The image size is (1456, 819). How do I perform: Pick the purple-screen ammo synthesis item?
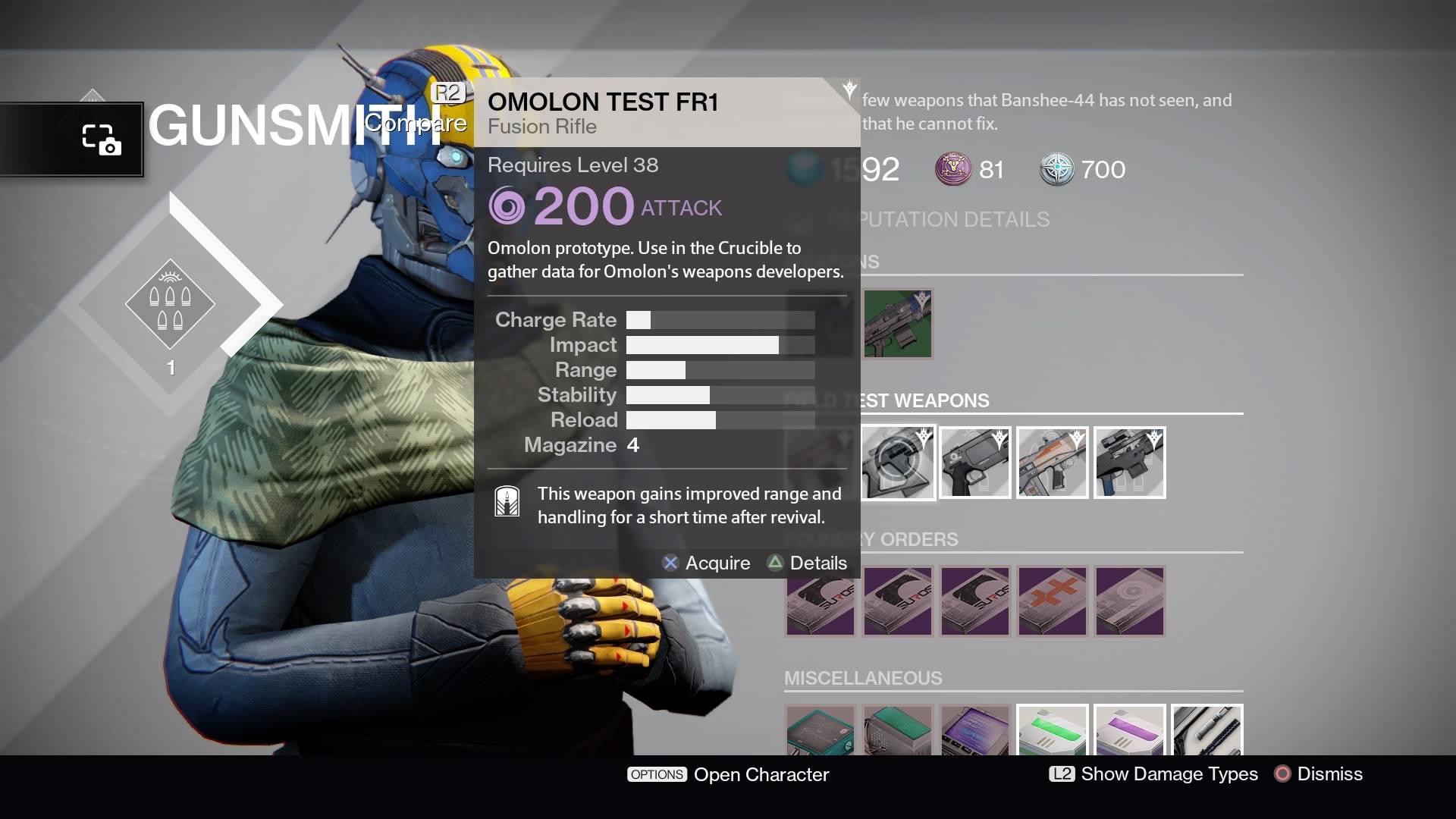tap(975, 731)
